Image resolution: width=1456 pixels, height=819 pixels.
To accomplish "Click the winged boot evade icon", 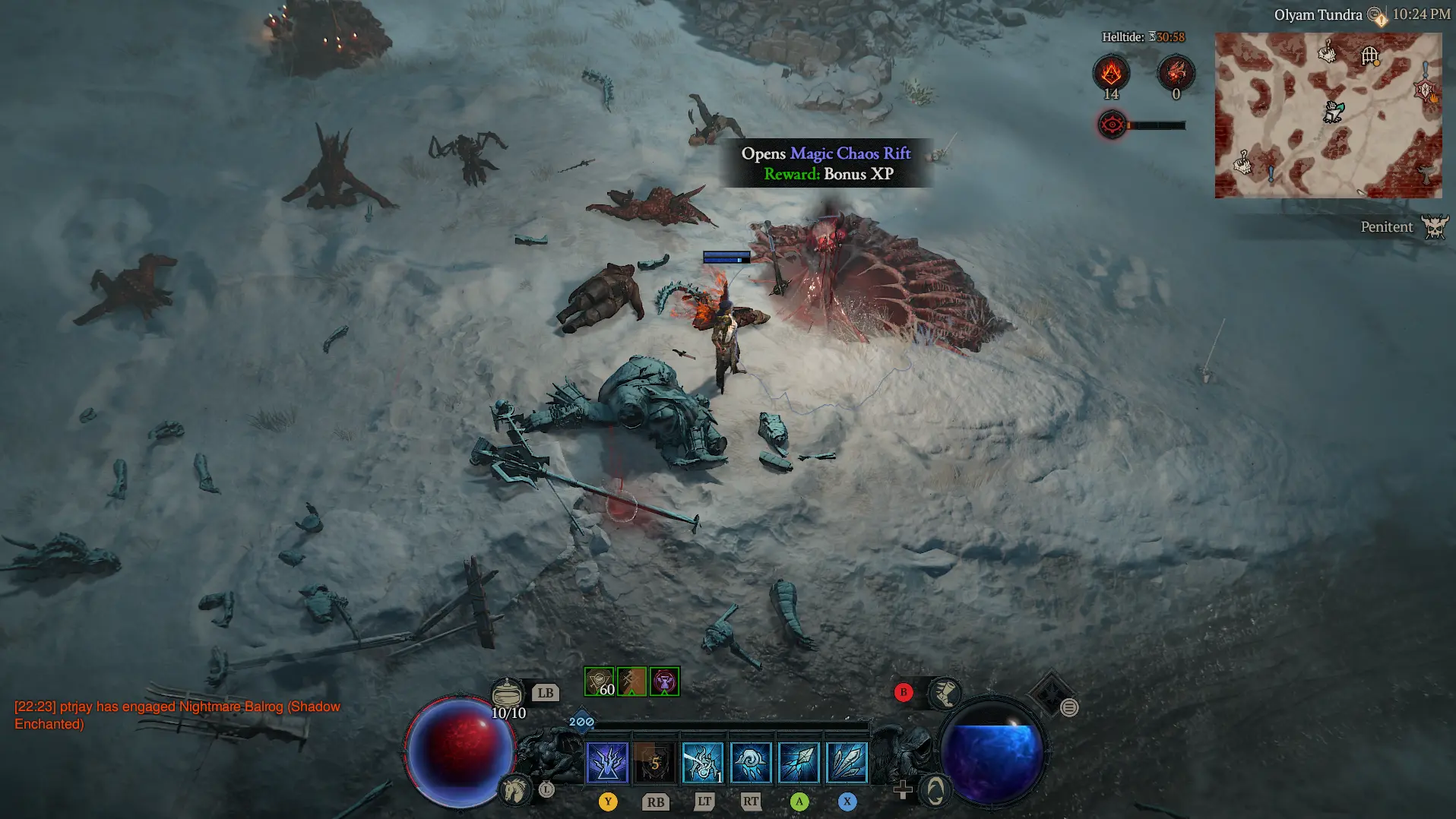I will coord(945,692).
